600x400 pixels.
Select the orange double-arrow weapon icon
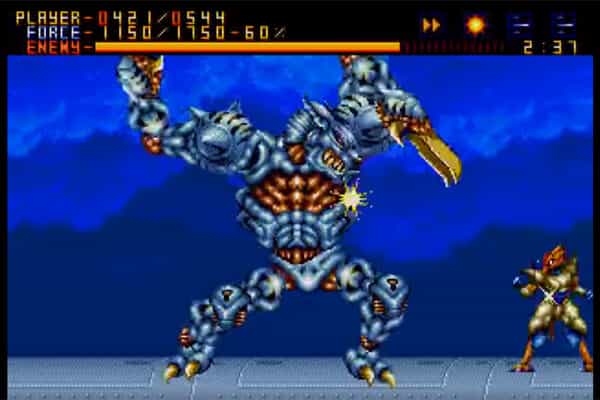pos(432,24)
